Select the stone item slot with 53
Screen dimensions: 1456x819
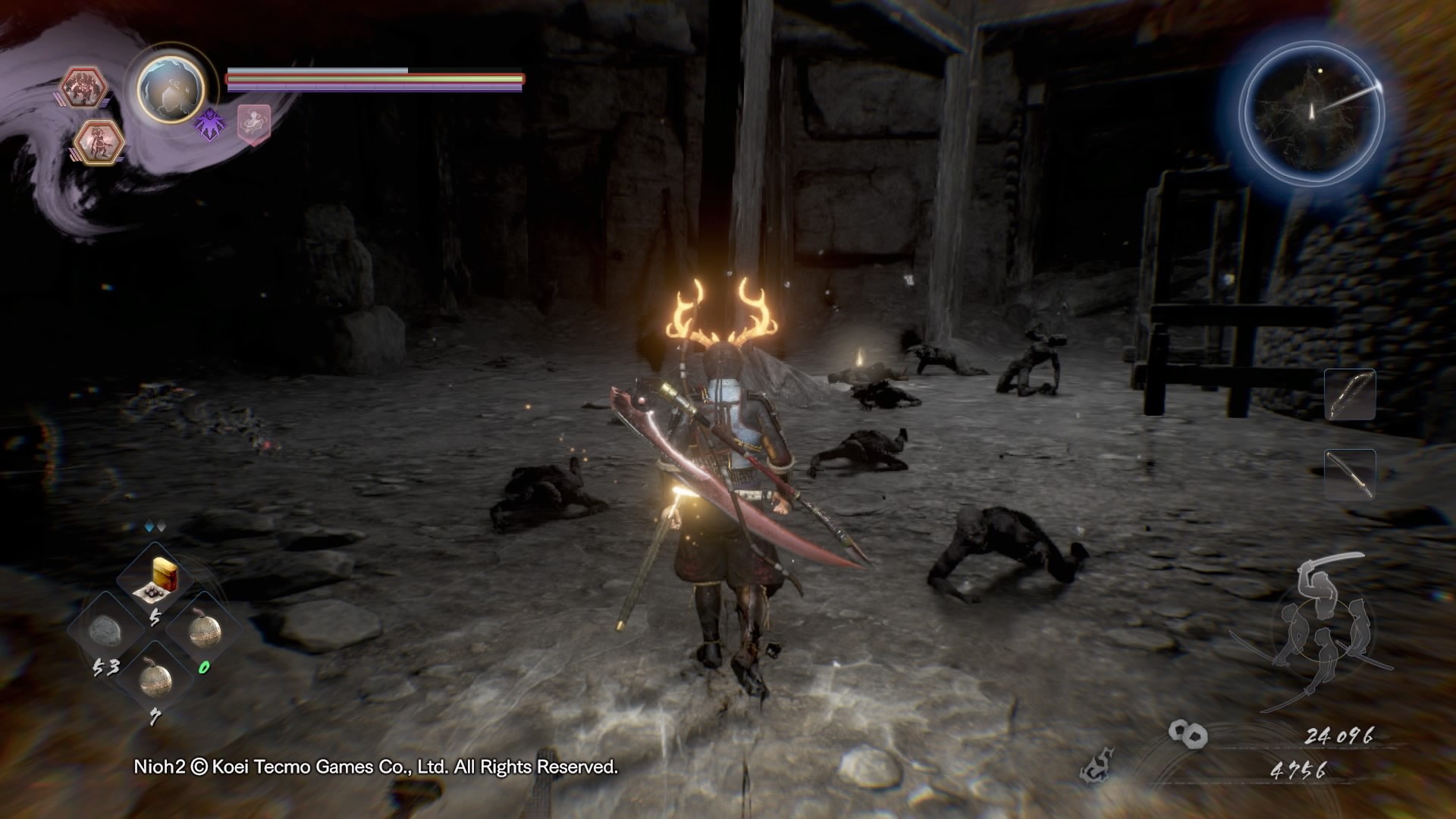click(106, 629)
